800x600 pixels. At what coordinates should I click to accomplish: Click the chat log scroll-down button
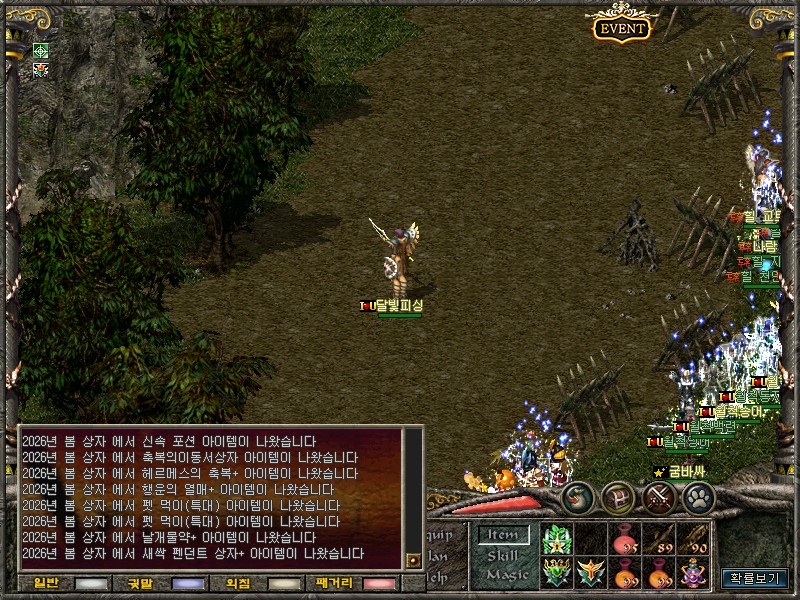pos(413,560)
